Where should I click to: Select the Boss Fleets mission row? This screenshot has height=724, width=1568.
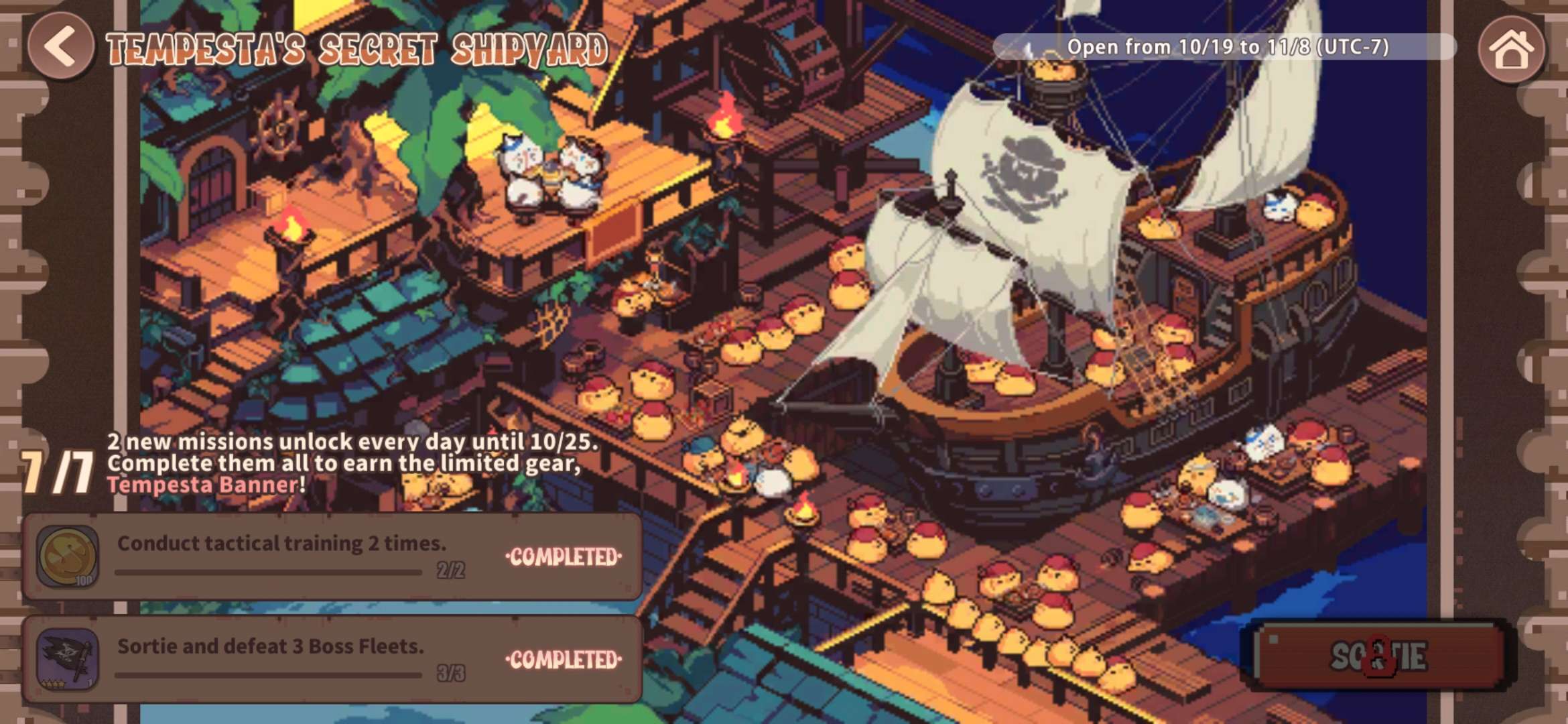click(x=332, y=659)
